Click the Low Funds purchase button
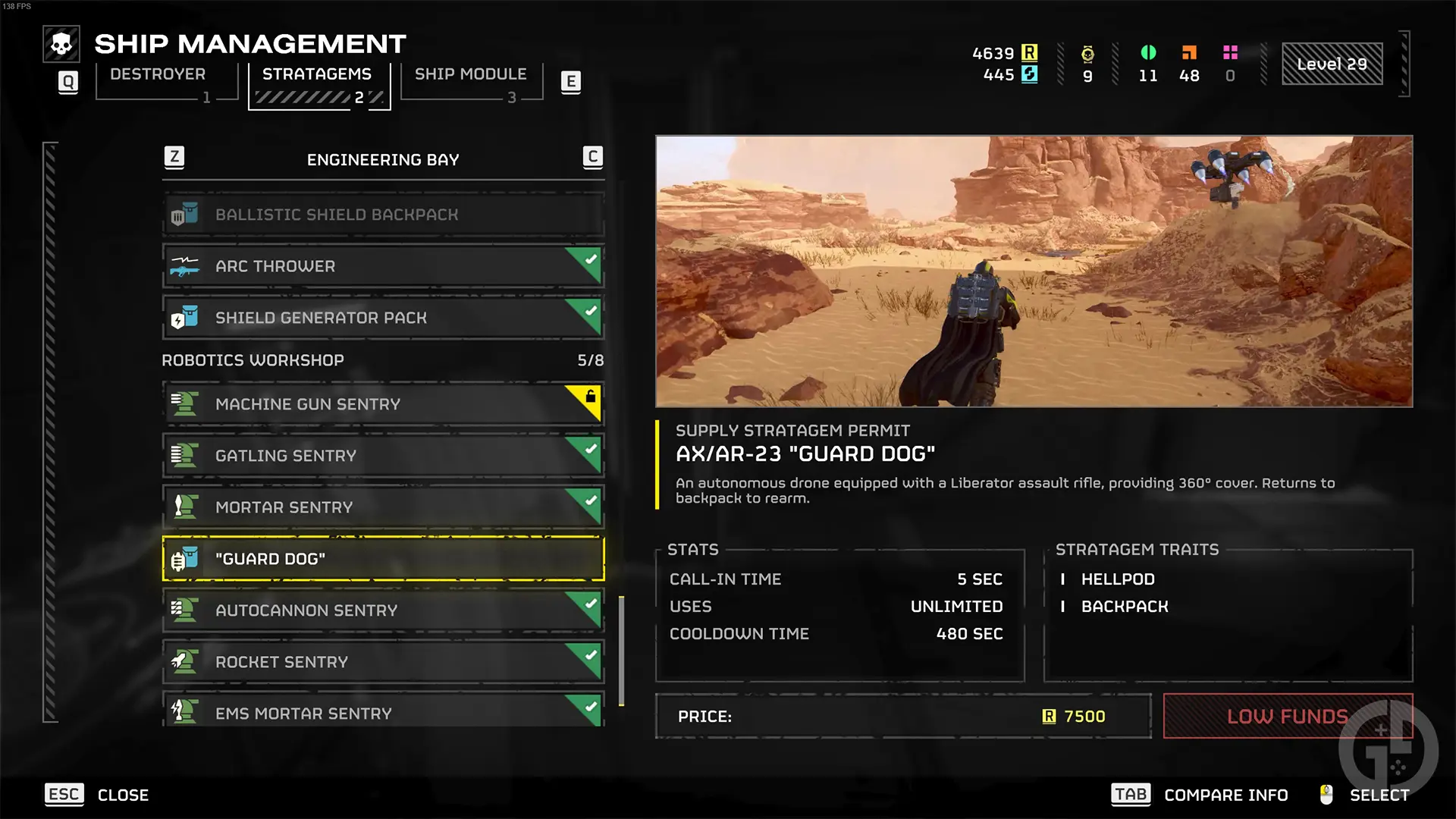Image resolution: width=1456 pixels, height=819 pixels. pos(1287,716)
